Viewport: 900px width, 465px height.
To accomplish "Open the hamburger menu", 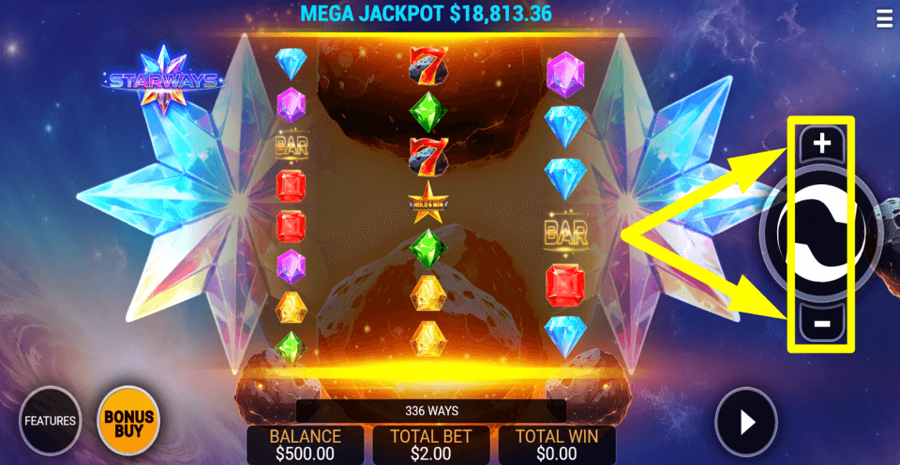I will click(x=884, y=19).
